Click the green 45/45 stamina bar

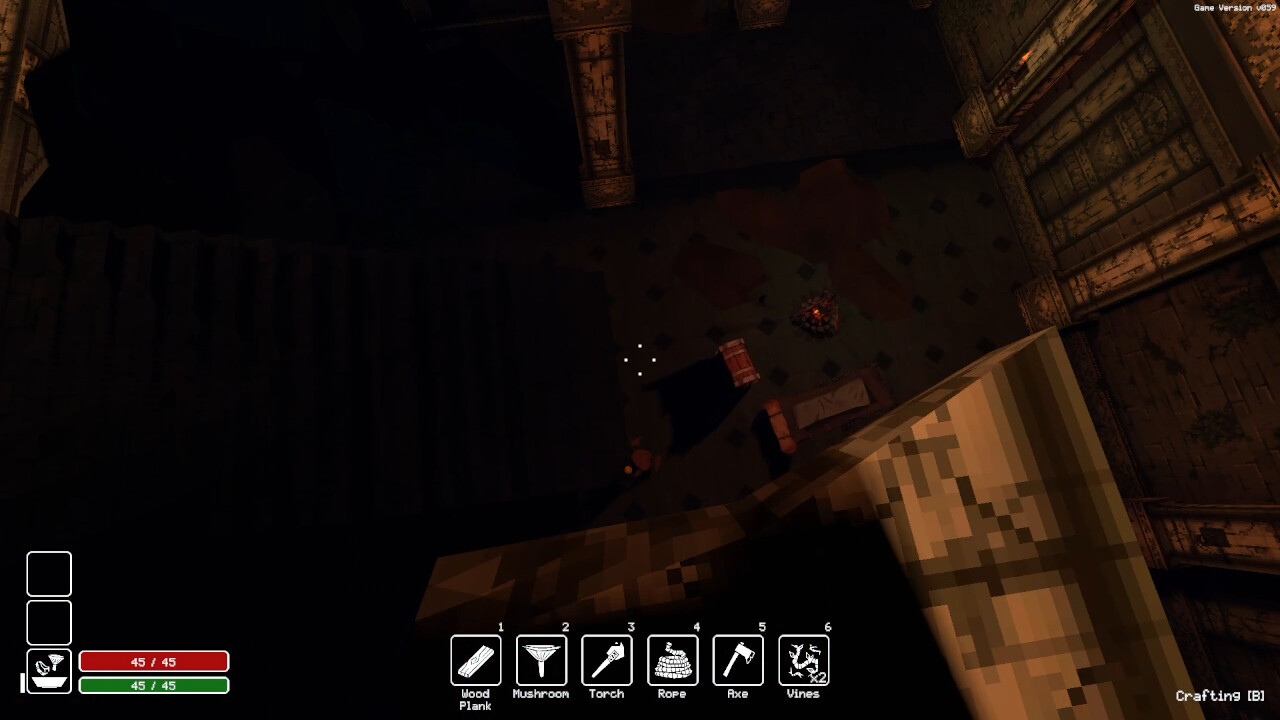click(154, 685)
